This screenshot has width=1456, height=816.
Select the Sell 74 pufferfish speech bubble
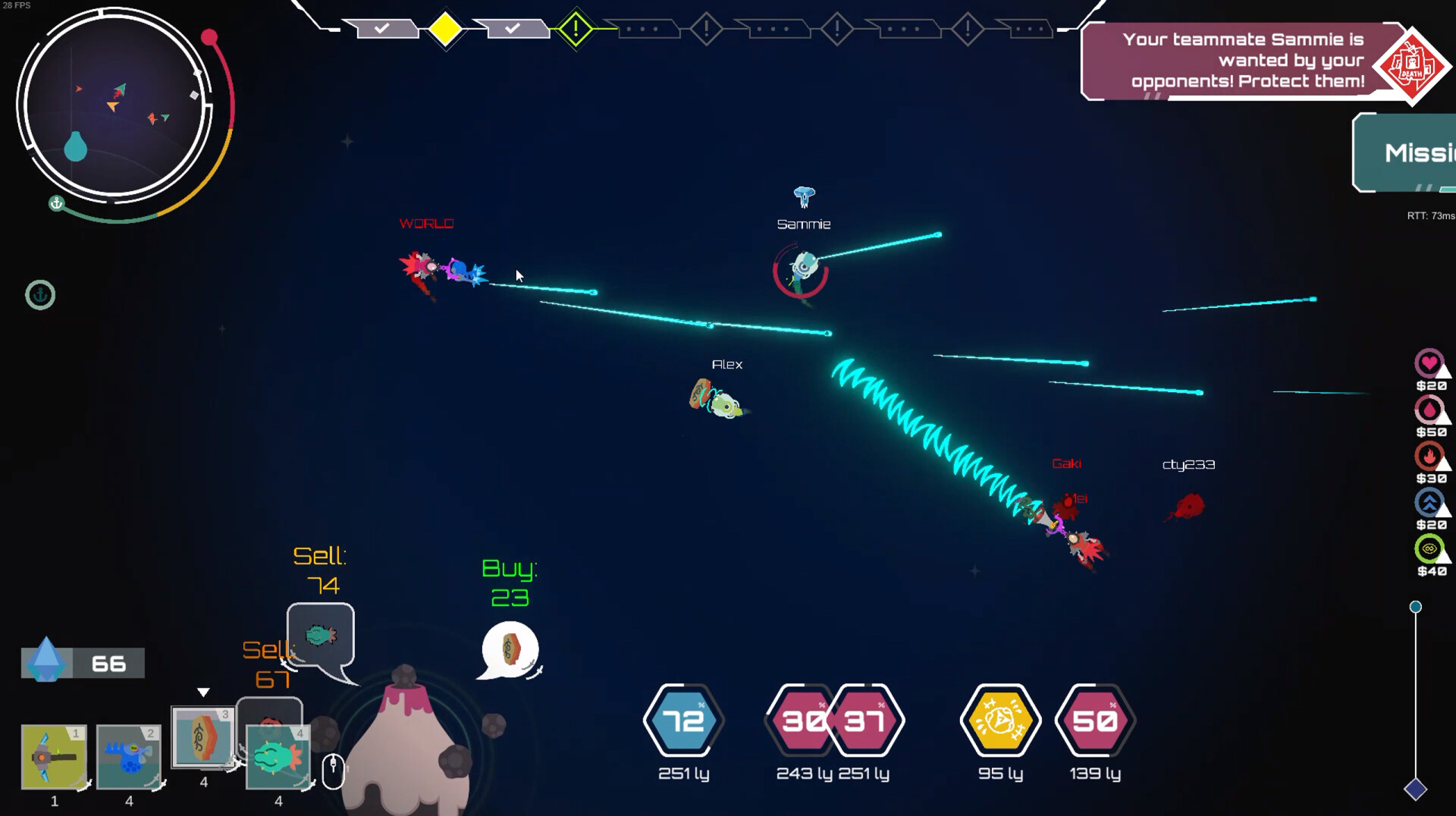320,636
